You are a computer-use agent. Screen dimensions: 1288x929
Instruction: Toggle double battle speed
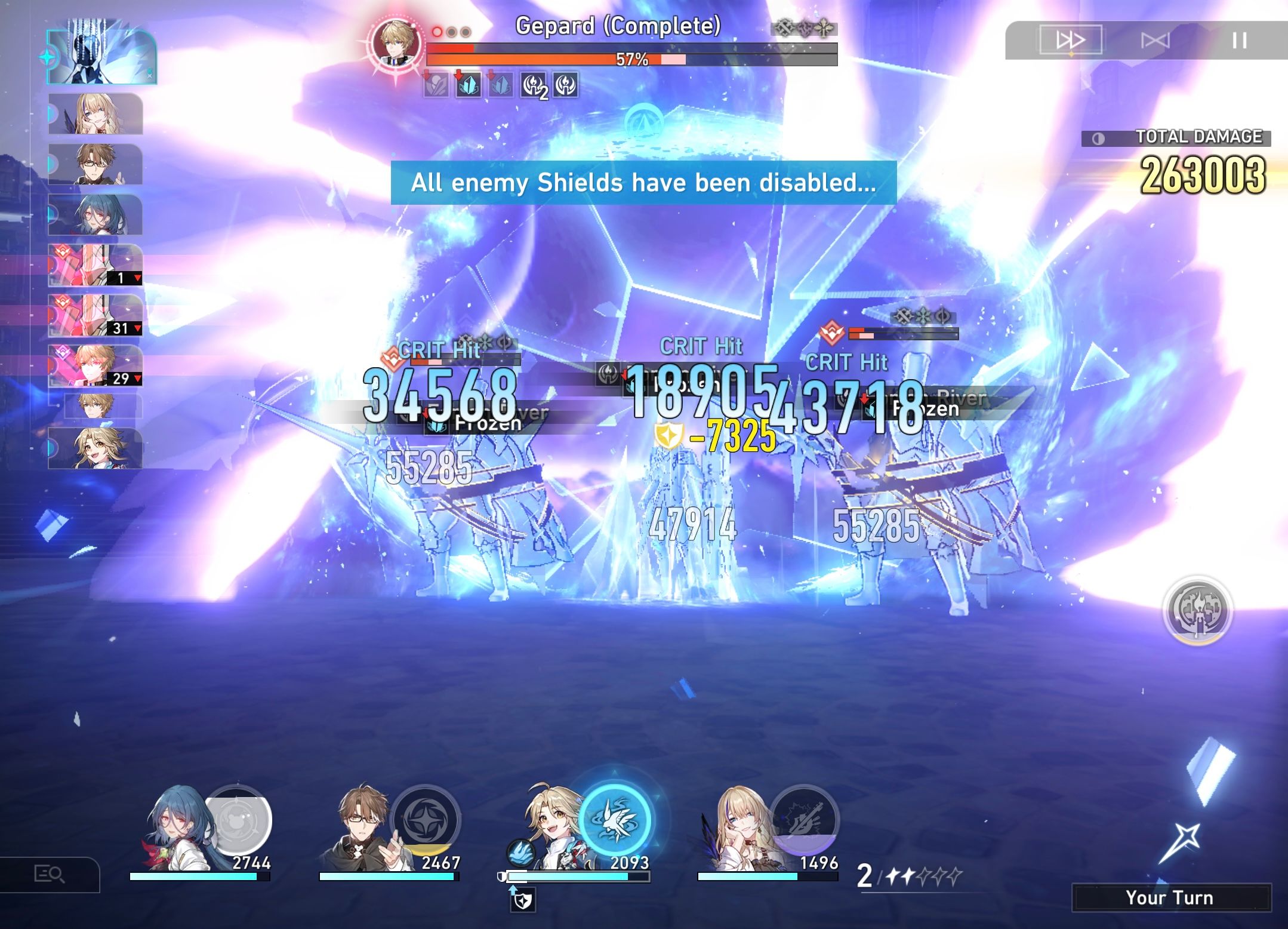[x=1071, y=40]
